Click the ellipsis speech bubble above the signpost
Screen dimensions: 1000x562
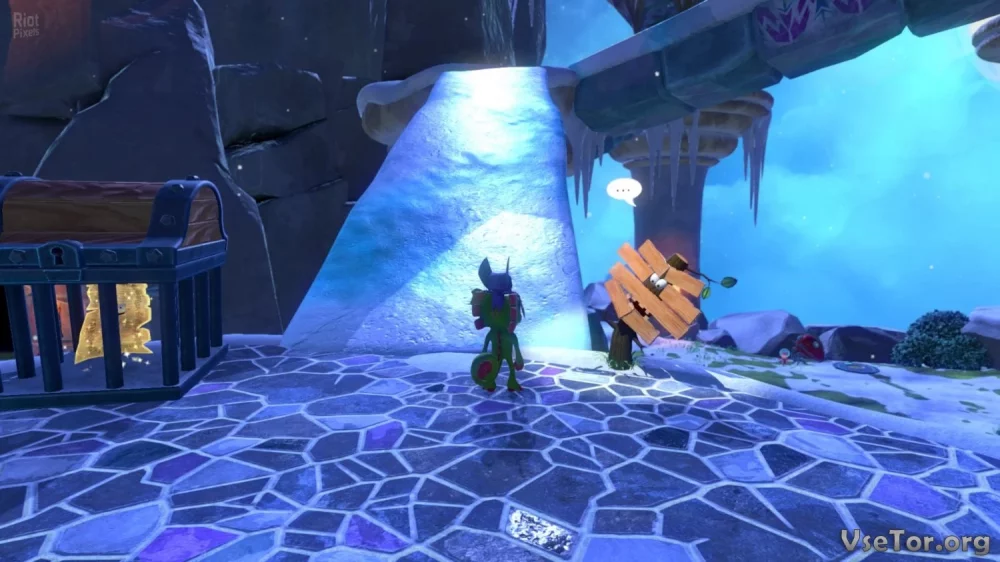tap(623, 189)
